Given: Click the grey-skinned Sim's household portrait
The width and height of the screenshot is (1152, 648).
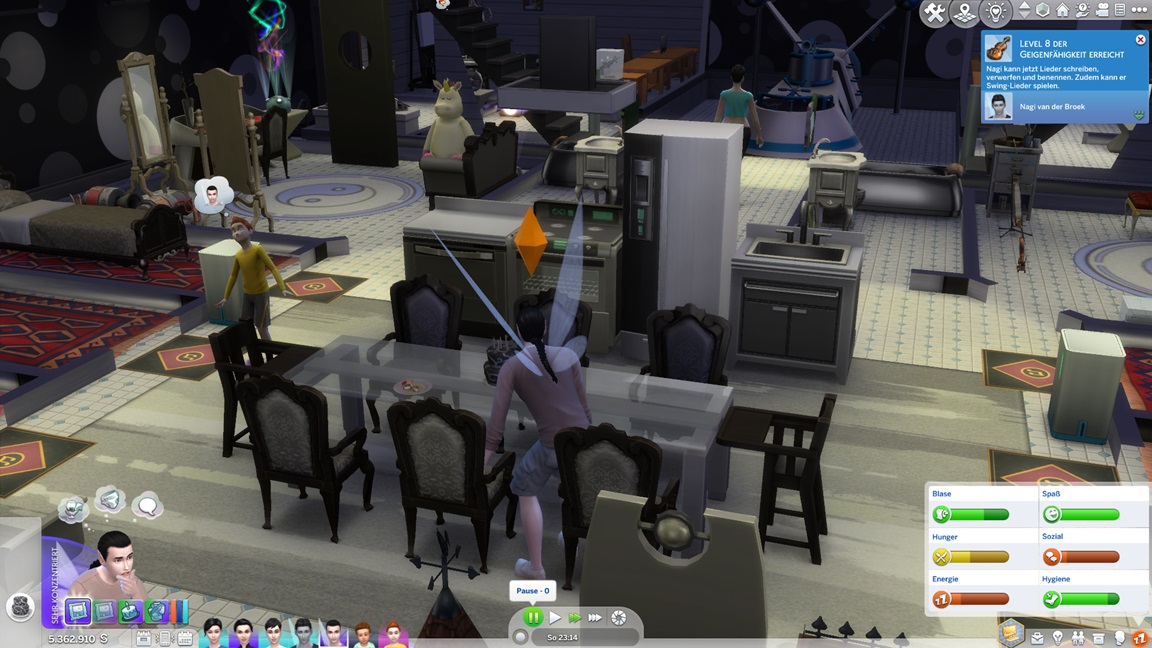Looking at the screenshot, I should pyautogui.click(x=303, y=633).
